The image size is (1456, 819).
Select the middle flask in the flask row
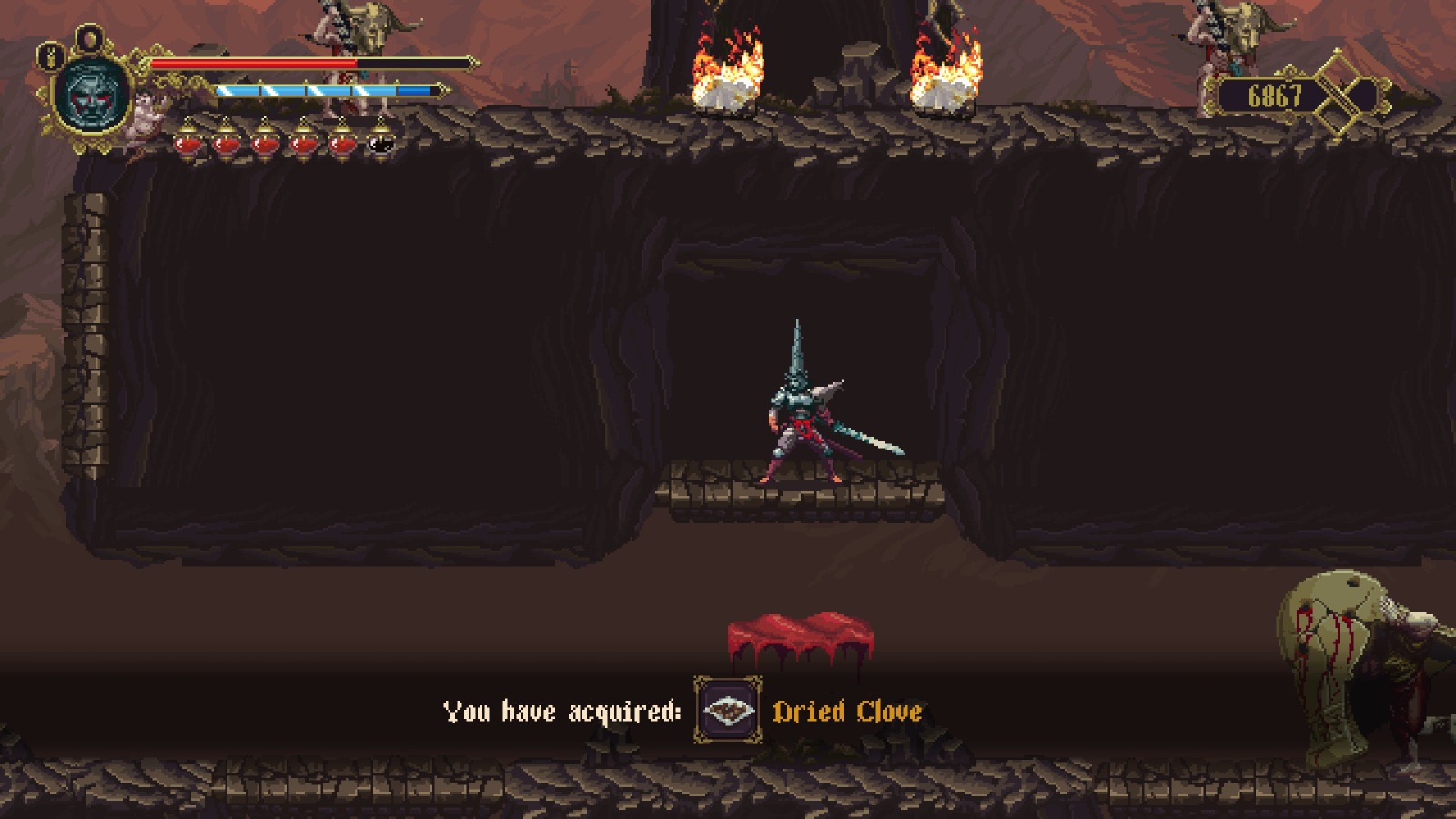click(265, 143)
